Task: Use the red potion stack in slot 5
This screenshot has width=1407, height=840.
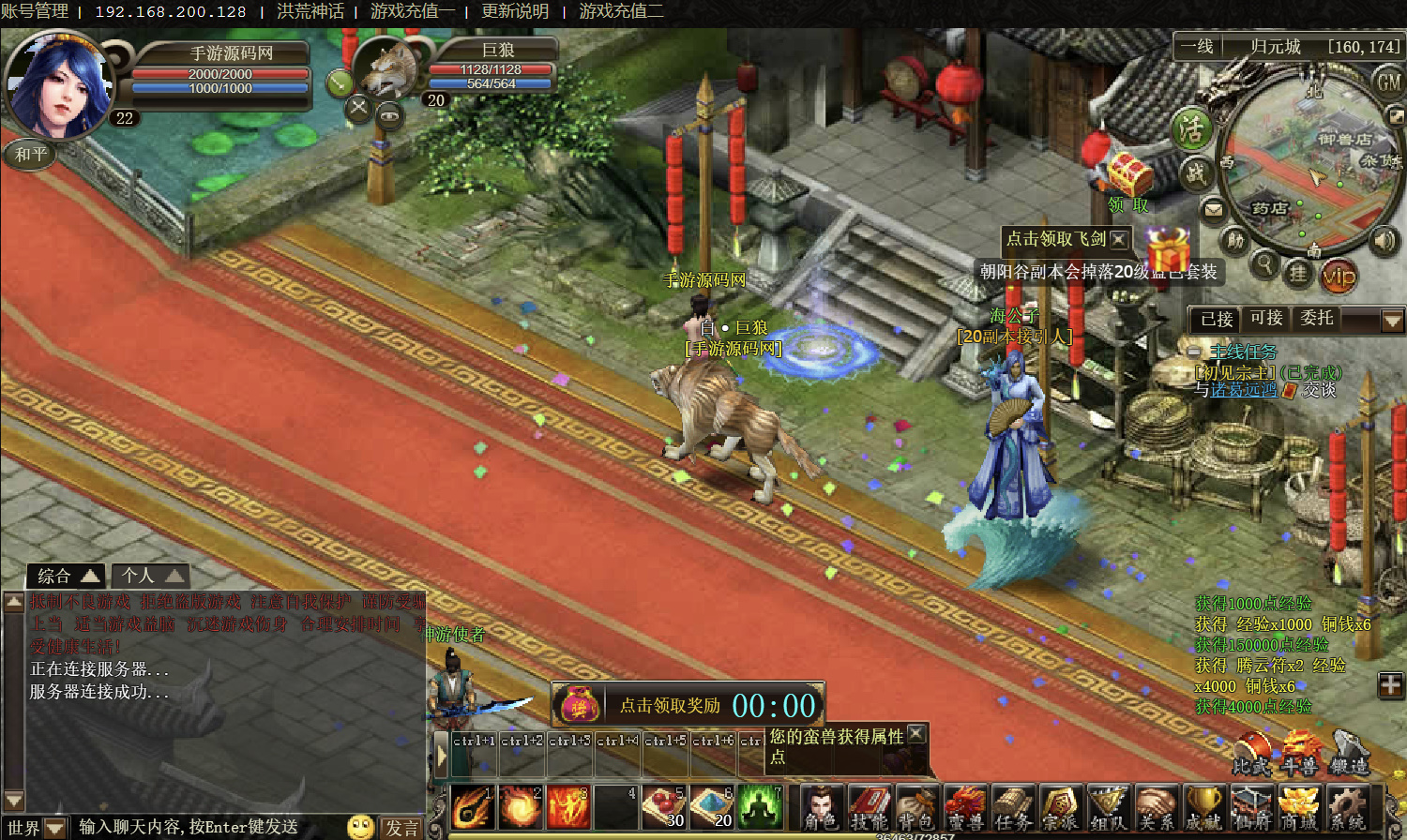Action: click(x=664, y=806)
